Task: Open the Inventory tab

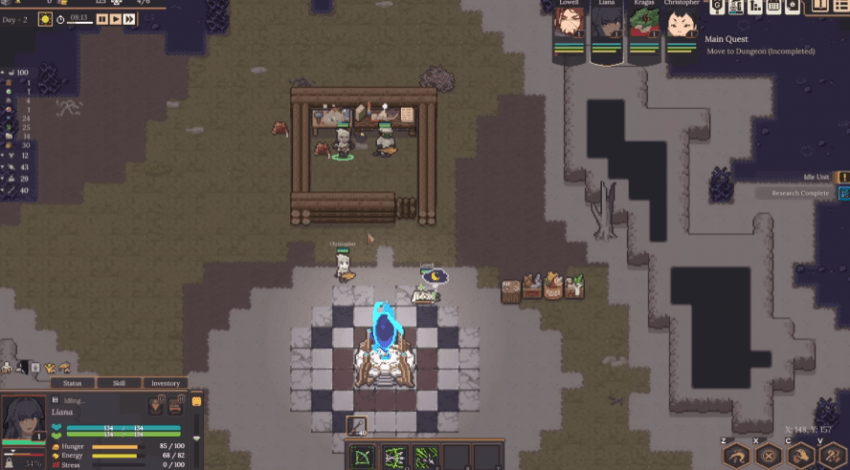Action: pos(165,383)
